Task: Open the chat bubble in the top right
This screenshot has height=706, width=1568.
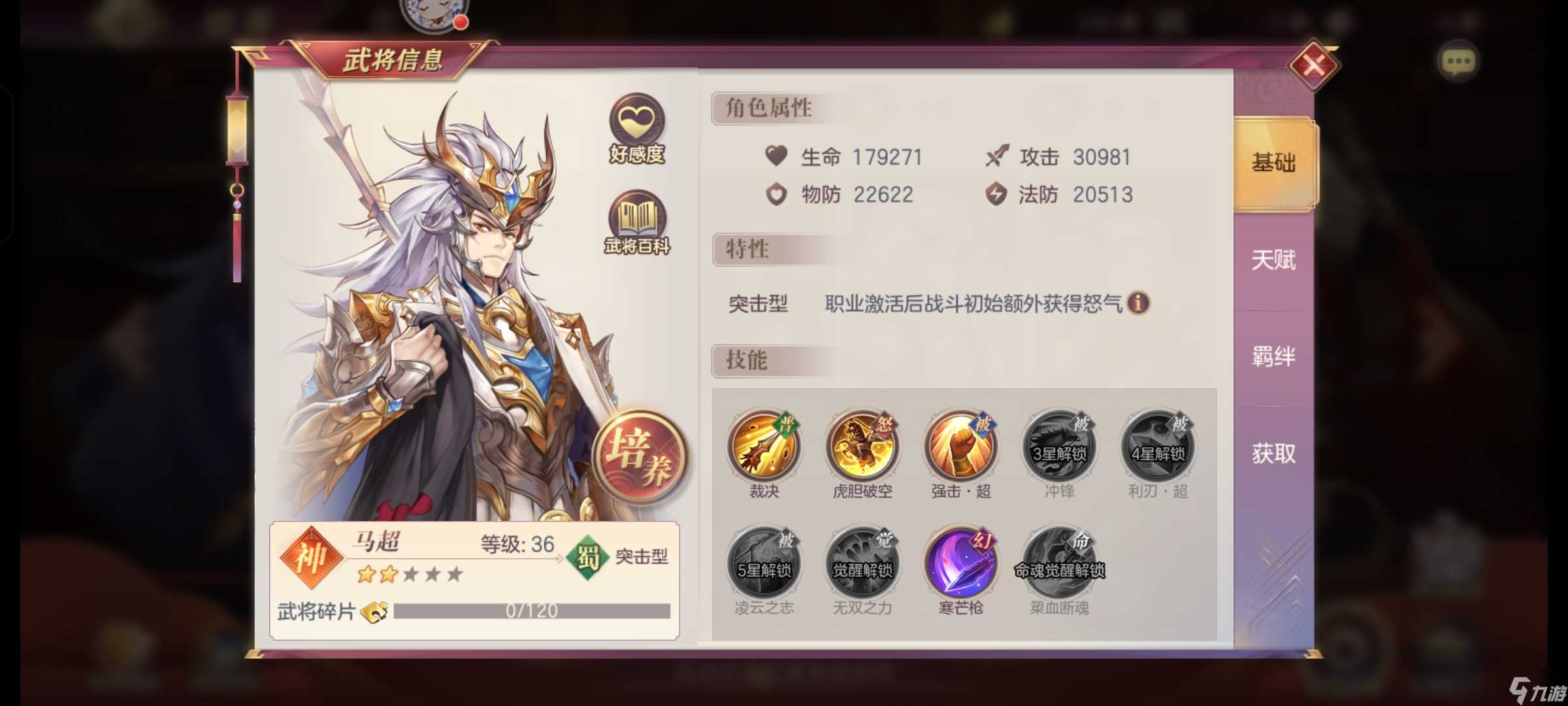Action: 1458,60
